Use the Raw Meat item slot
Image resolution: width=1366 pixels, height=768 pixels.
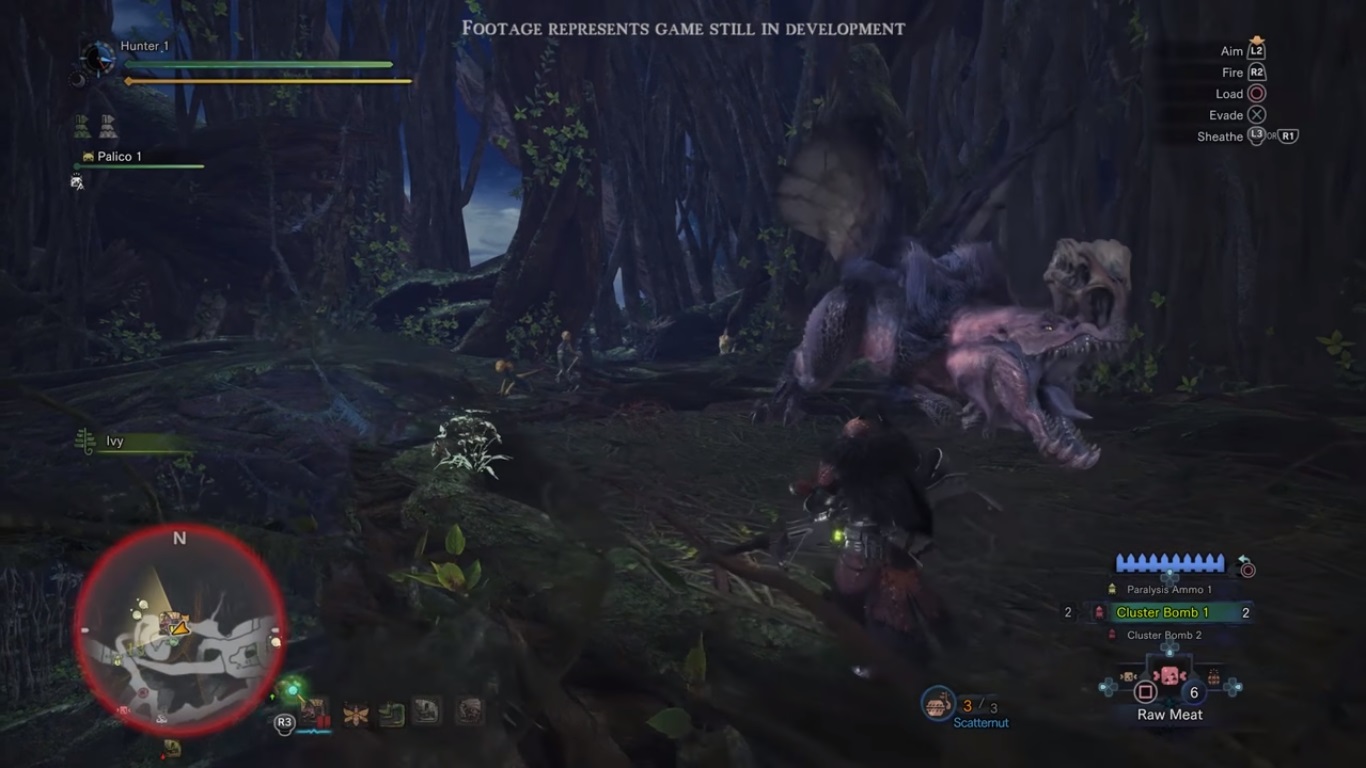coord(1169,691)
